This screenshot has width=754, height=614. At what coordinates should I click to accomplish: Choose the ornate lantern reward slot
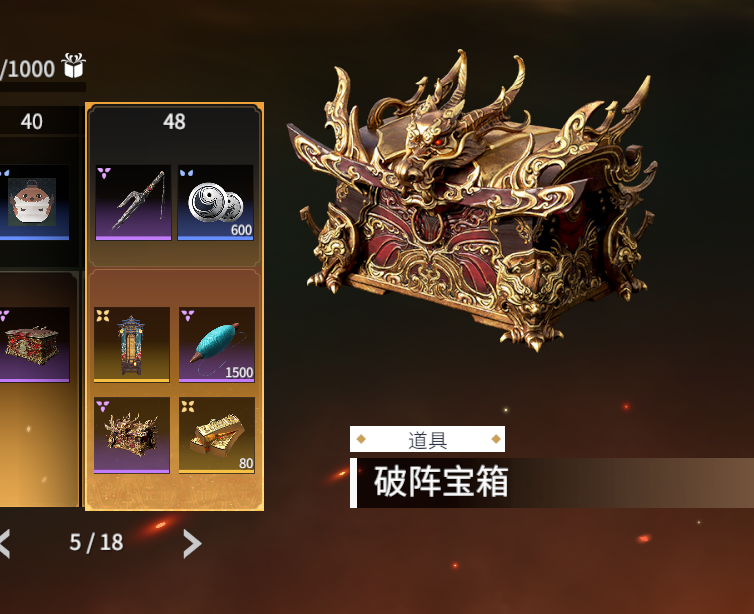[x=133, y=344]
